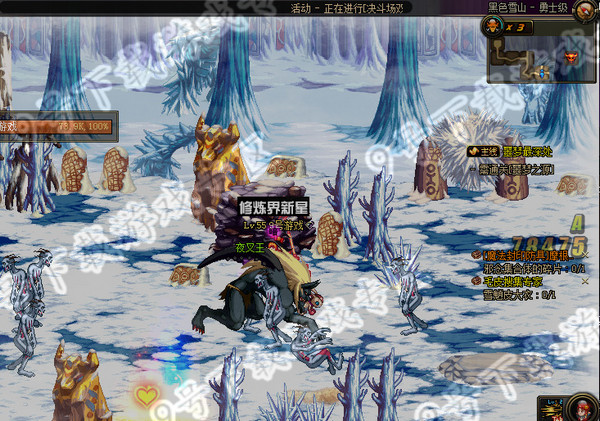The height and width of the screenshot is (421, 600).
Task: Select the 魔法封印防具 quest tracker entry
Action: click(525, 256)
